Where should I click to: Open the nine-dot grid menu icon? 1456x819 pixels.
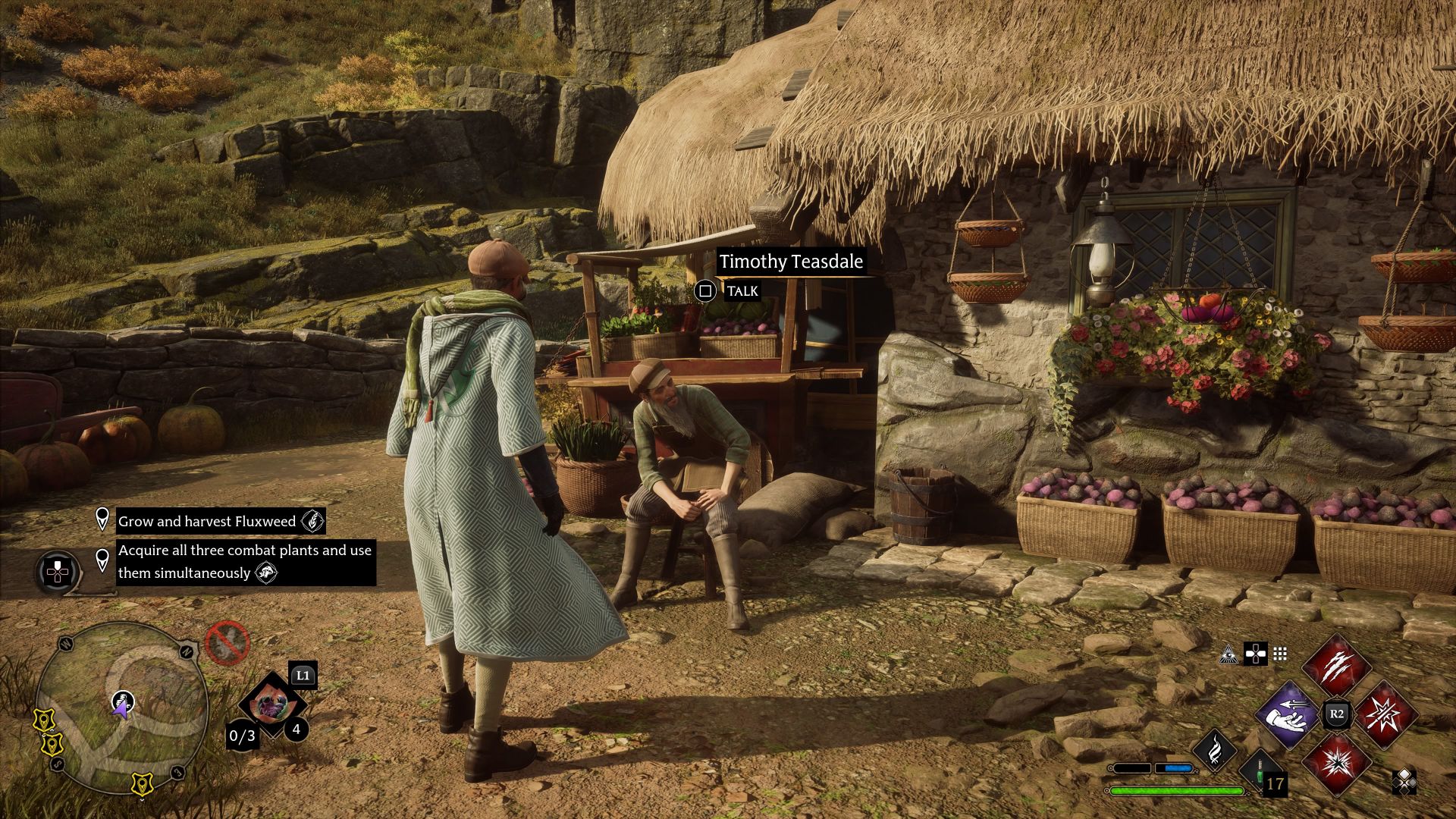pyautogui.click(x=1280, y=654)
